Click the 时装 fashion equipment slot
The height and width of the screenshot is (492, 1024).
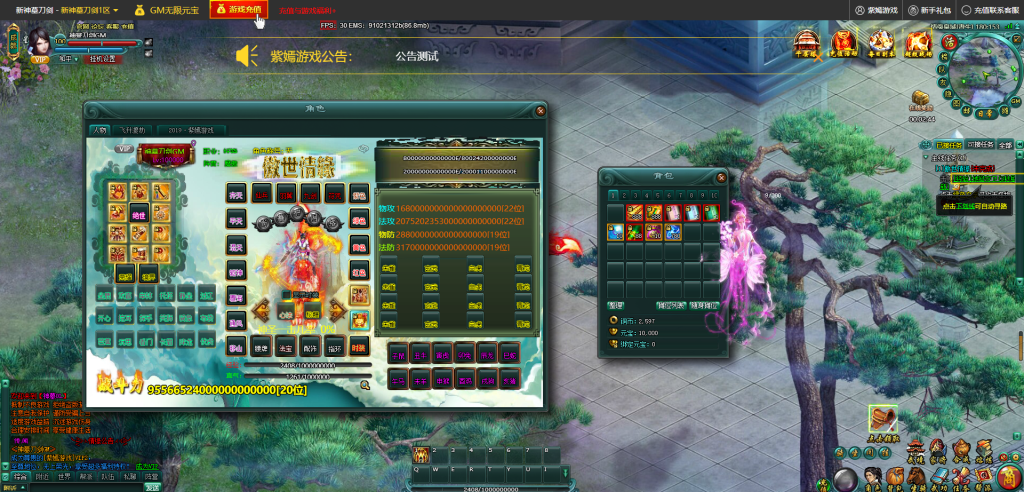click(x=360, y=346)
